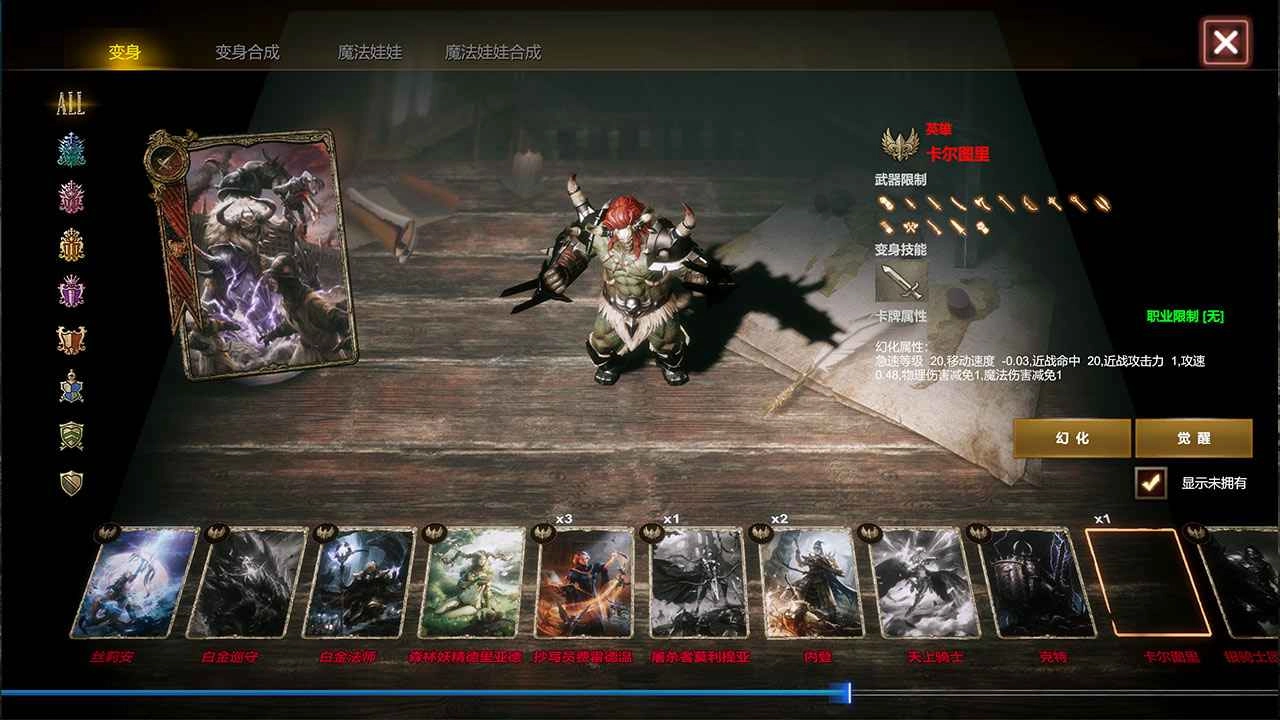Click the 觉醒 button
1280x720 pixels.
pos(1195,438)
